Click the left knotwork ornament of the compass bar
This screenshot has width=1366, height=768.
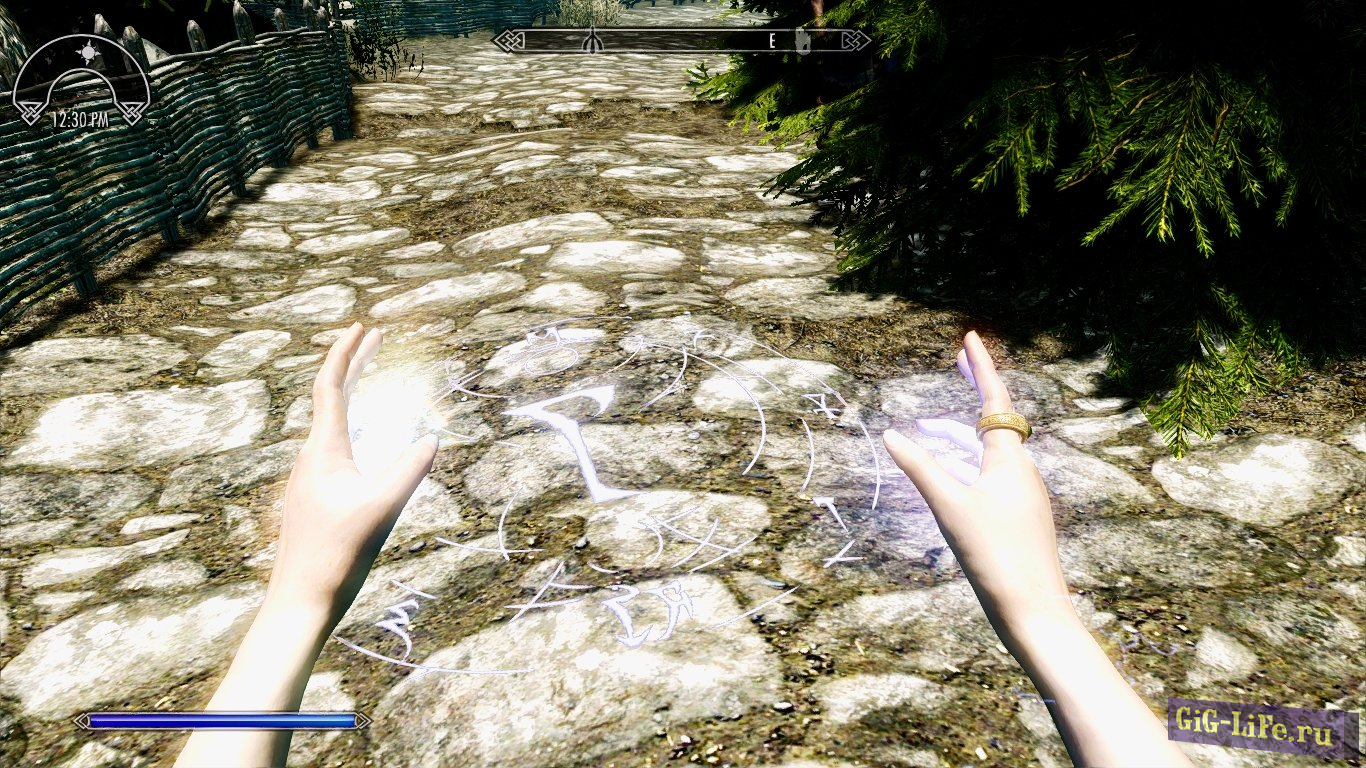point(508,41)
